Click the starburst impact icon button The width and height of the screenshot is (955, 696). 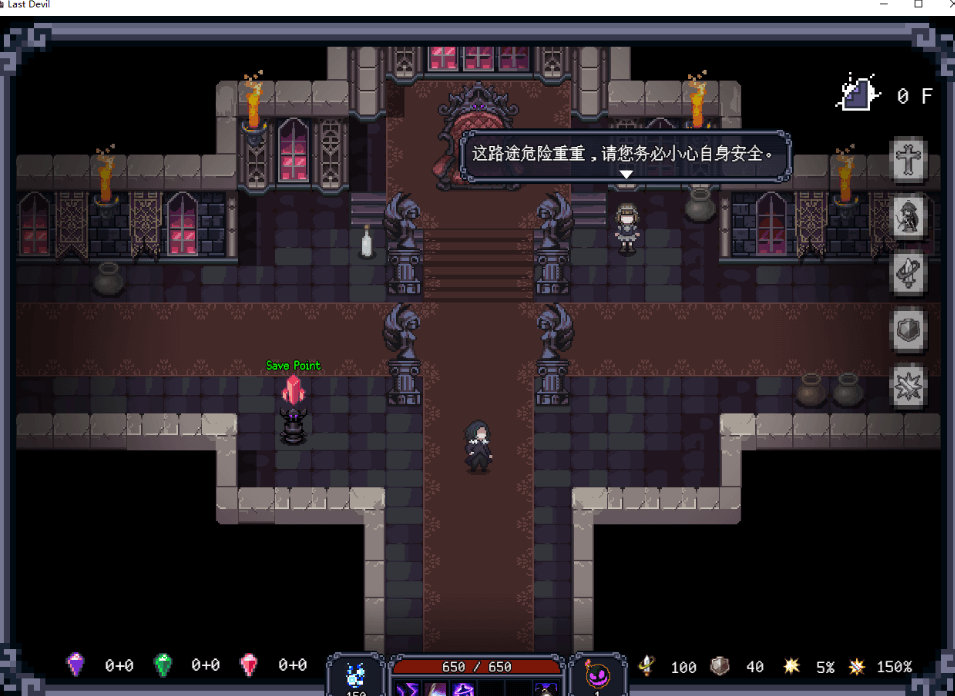(909, 386)
